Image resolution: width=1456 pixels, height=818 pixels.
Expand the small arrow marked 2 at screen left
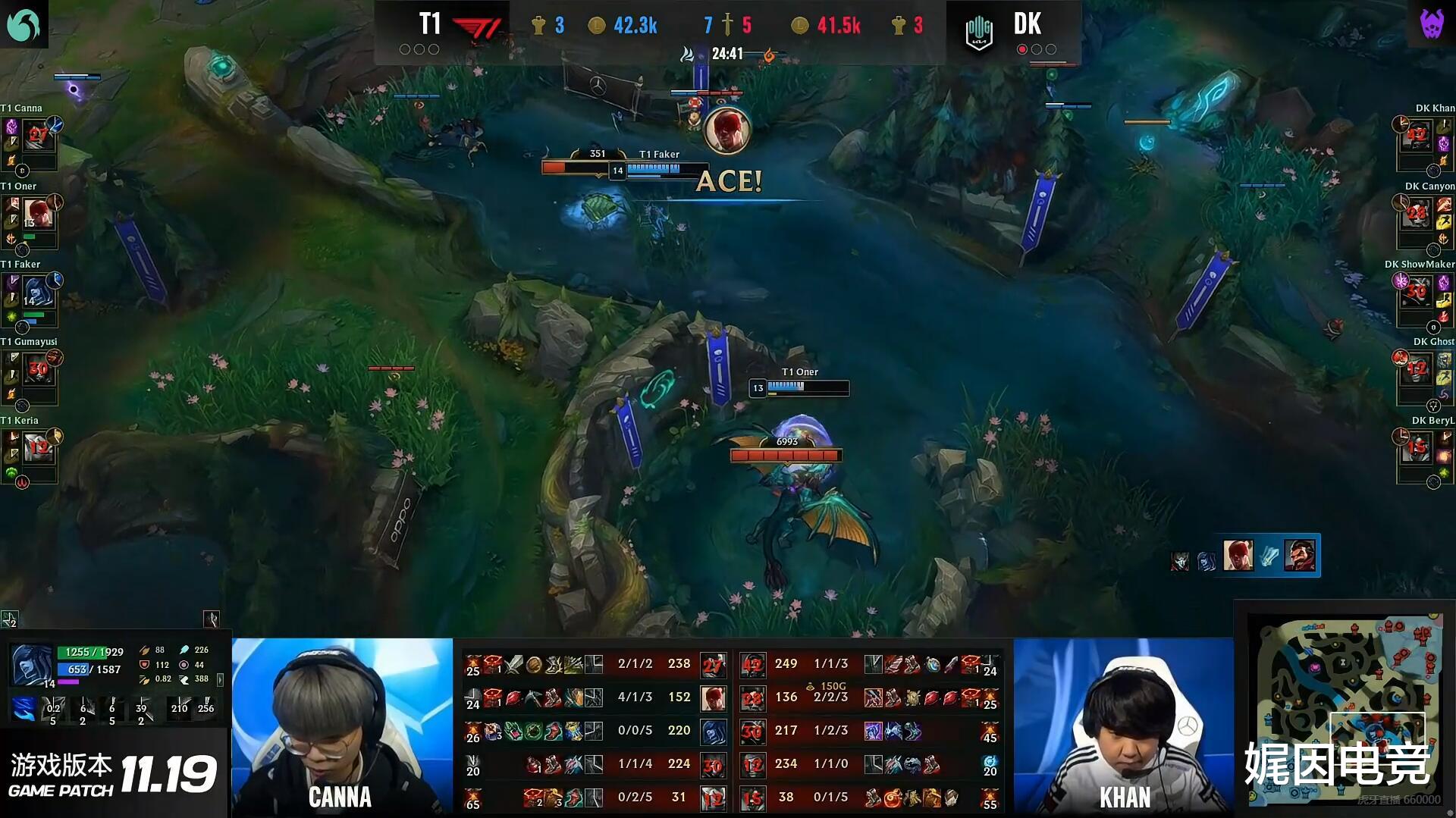tap(9, 620)
